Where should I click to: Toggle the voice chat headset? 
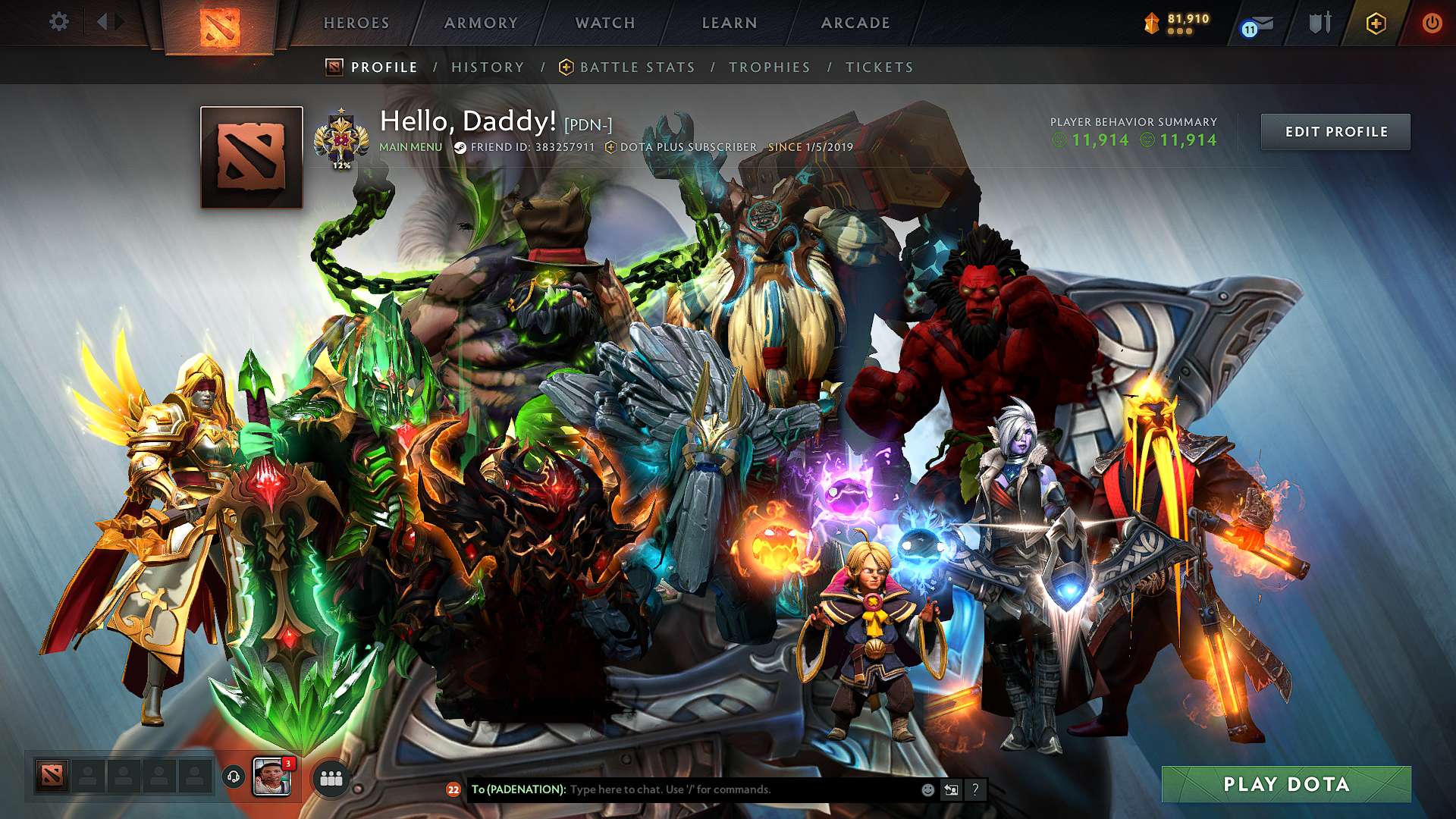232,777
